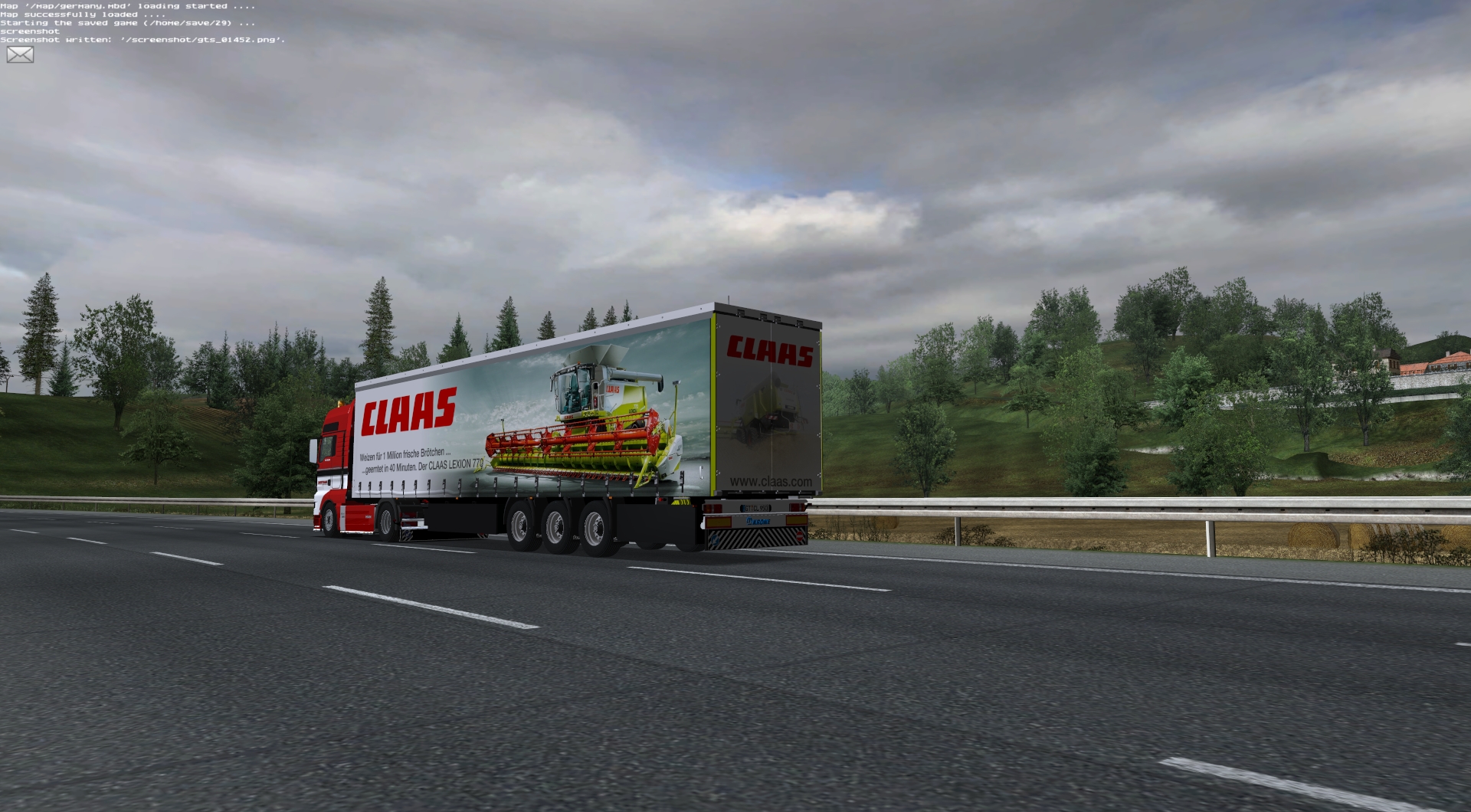Open the envelope mail notification icon
1471x812 pixels.
[20, 54]
